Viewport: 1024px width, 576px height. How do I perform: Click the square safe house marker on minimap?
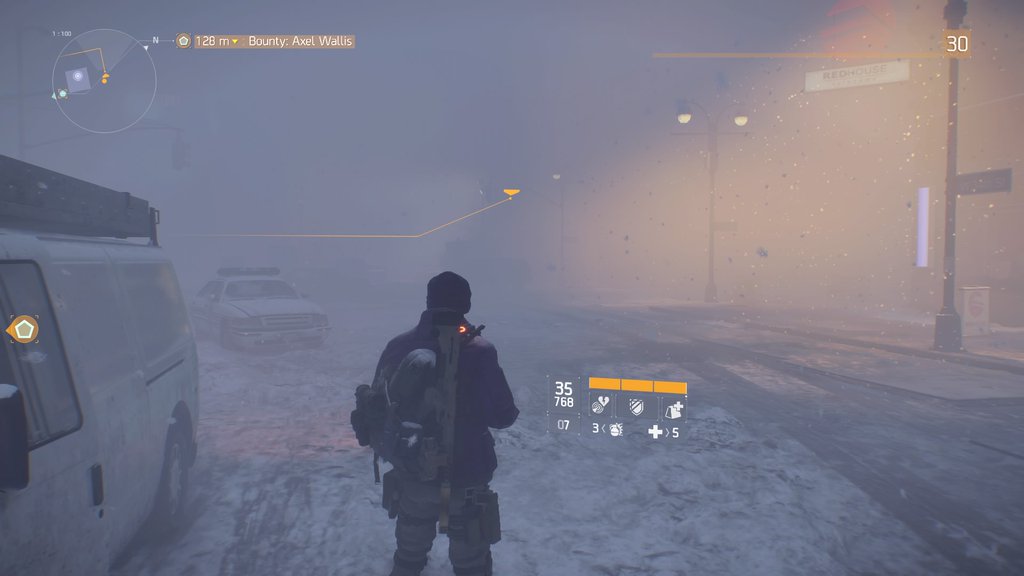(77, 77)
